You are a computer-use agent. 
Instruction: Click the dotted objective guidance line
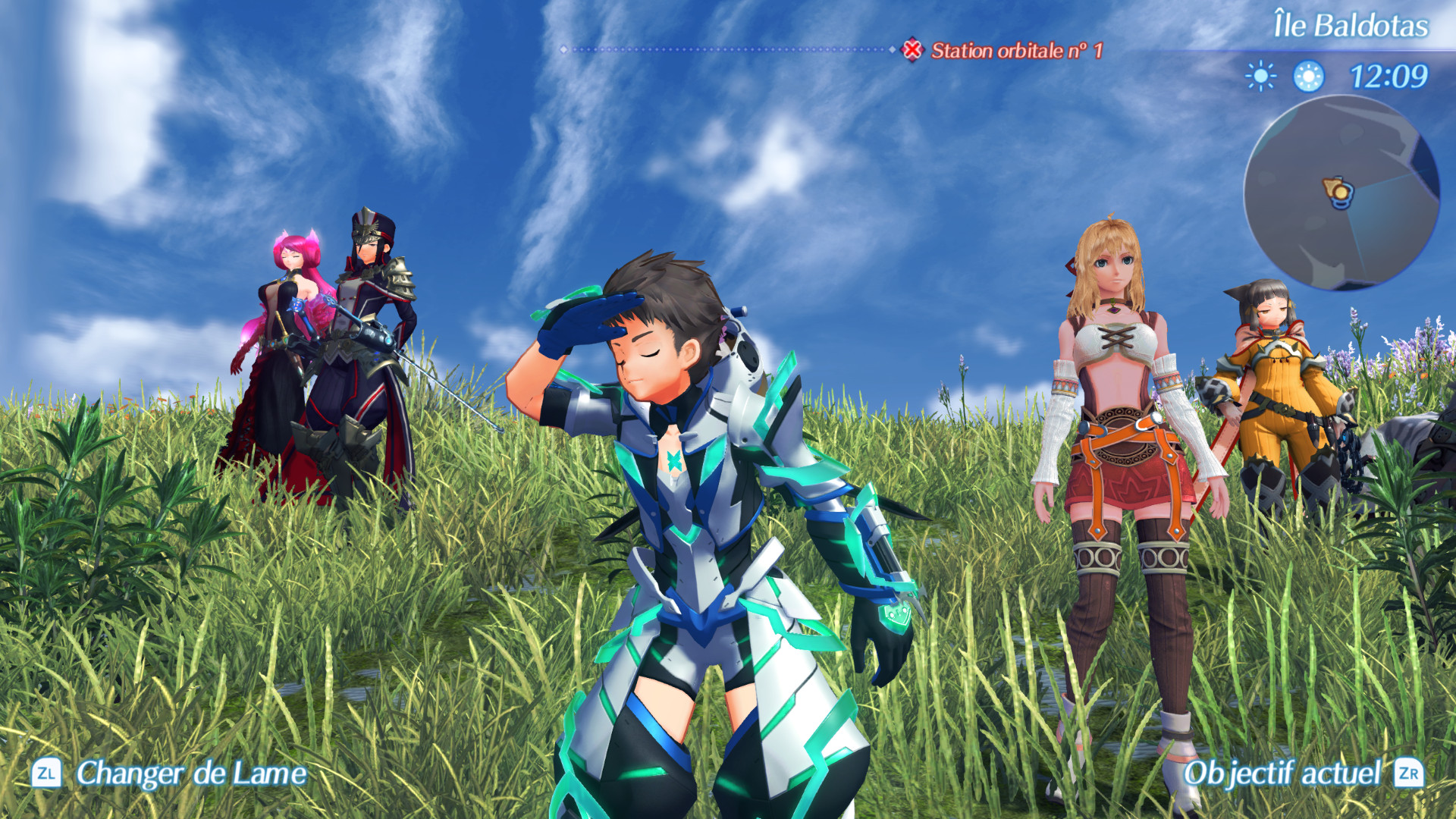[x=728, y=48]
